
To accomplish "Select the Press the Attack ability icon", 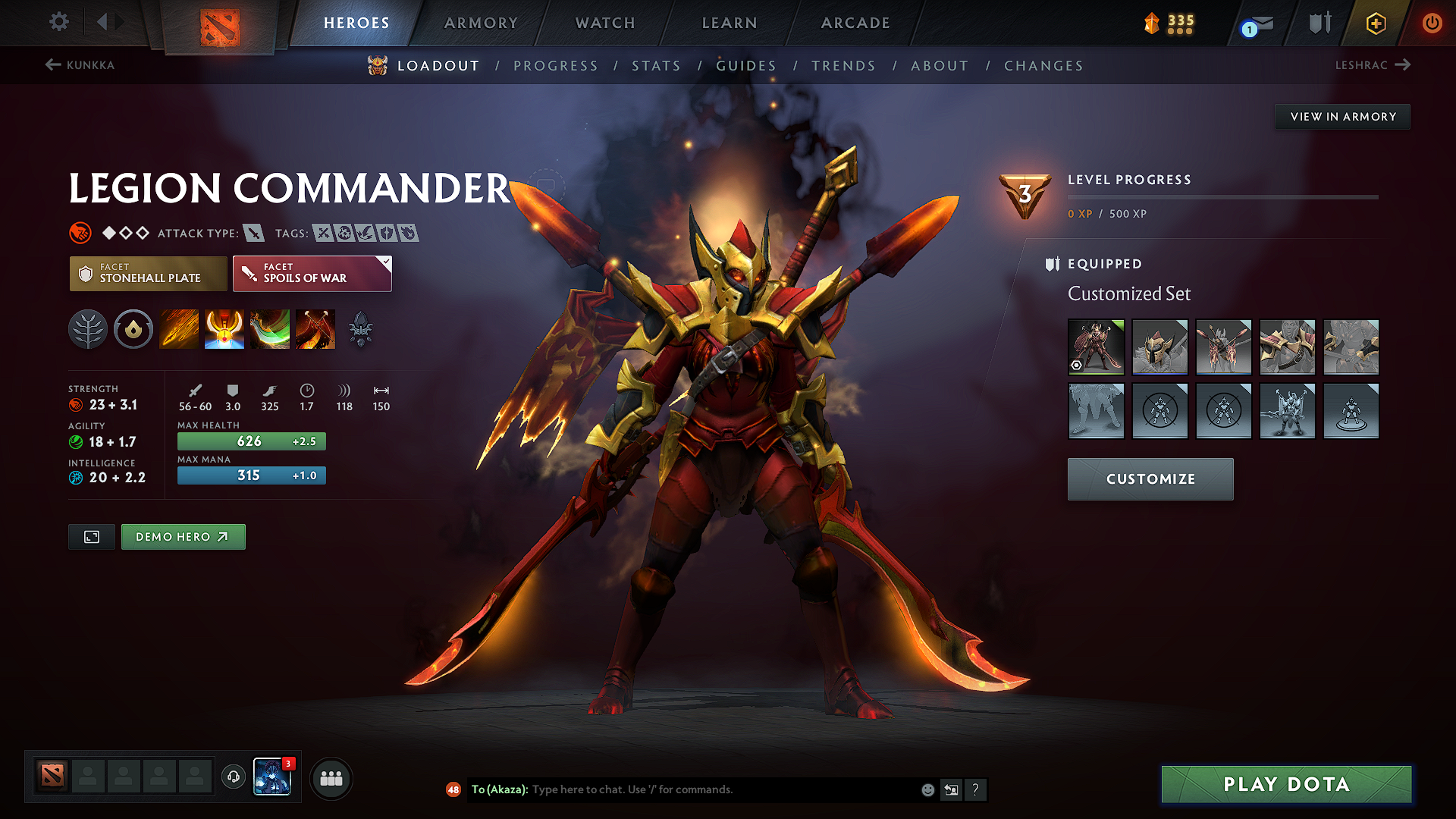I will 224,329.
